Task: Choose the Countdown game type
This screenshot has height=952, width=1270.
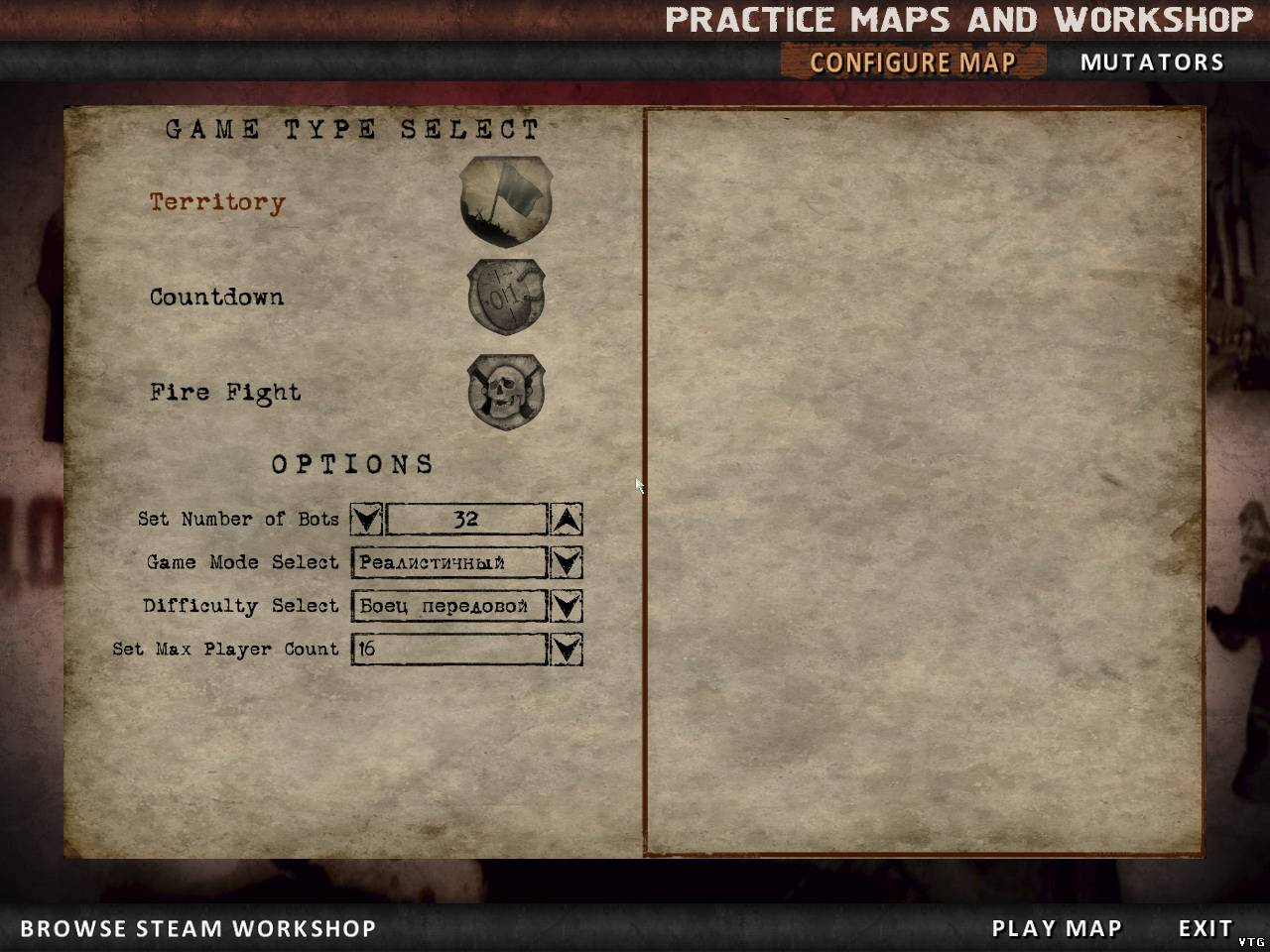Action: (216, 297)
